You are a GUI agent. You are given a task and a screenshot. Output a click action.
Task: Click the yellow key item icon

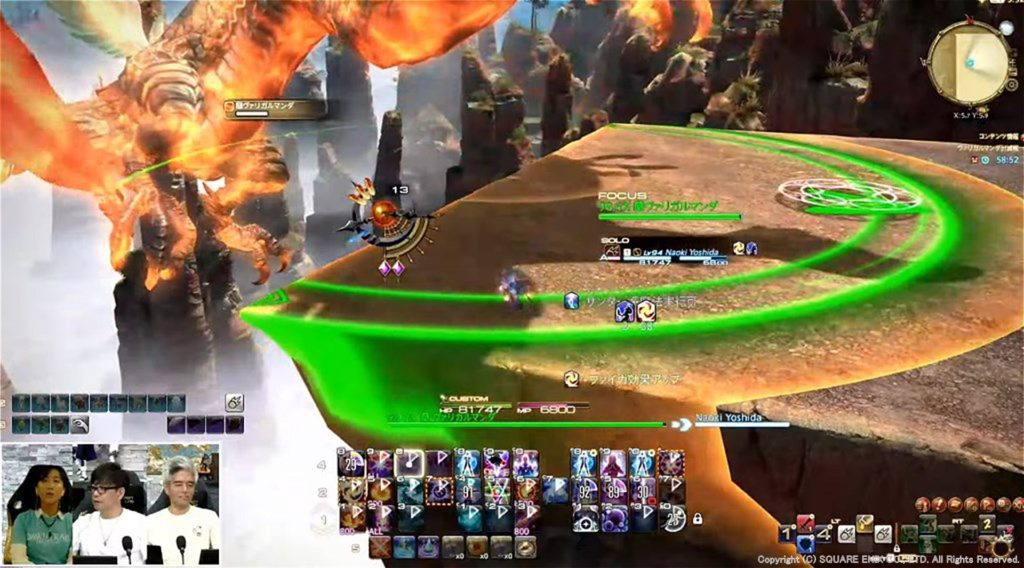pyautogui.click(x=864, y=524)
